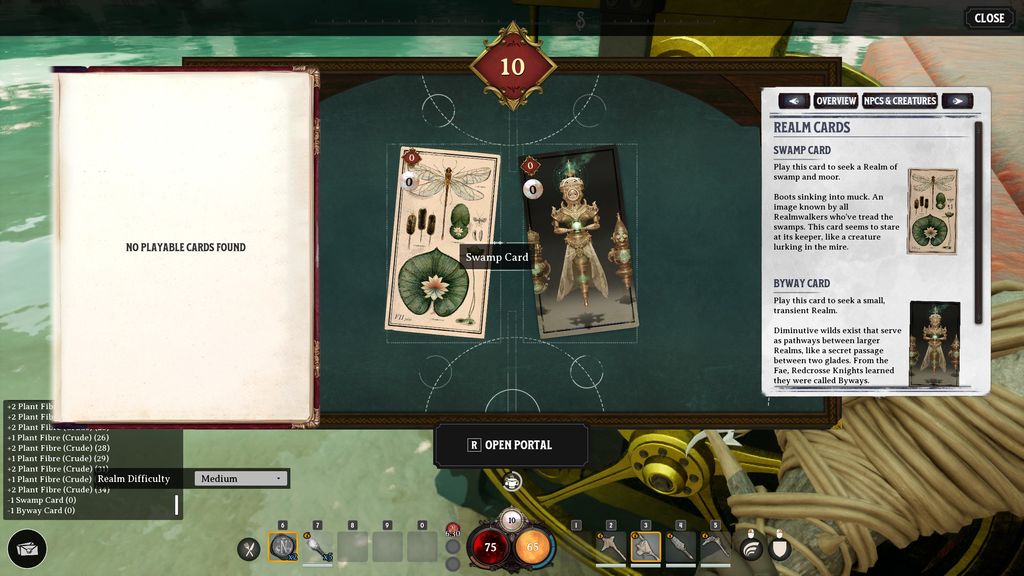
Task: Click the teacup icon below Open Portal
Action: [x=512, y=483]
